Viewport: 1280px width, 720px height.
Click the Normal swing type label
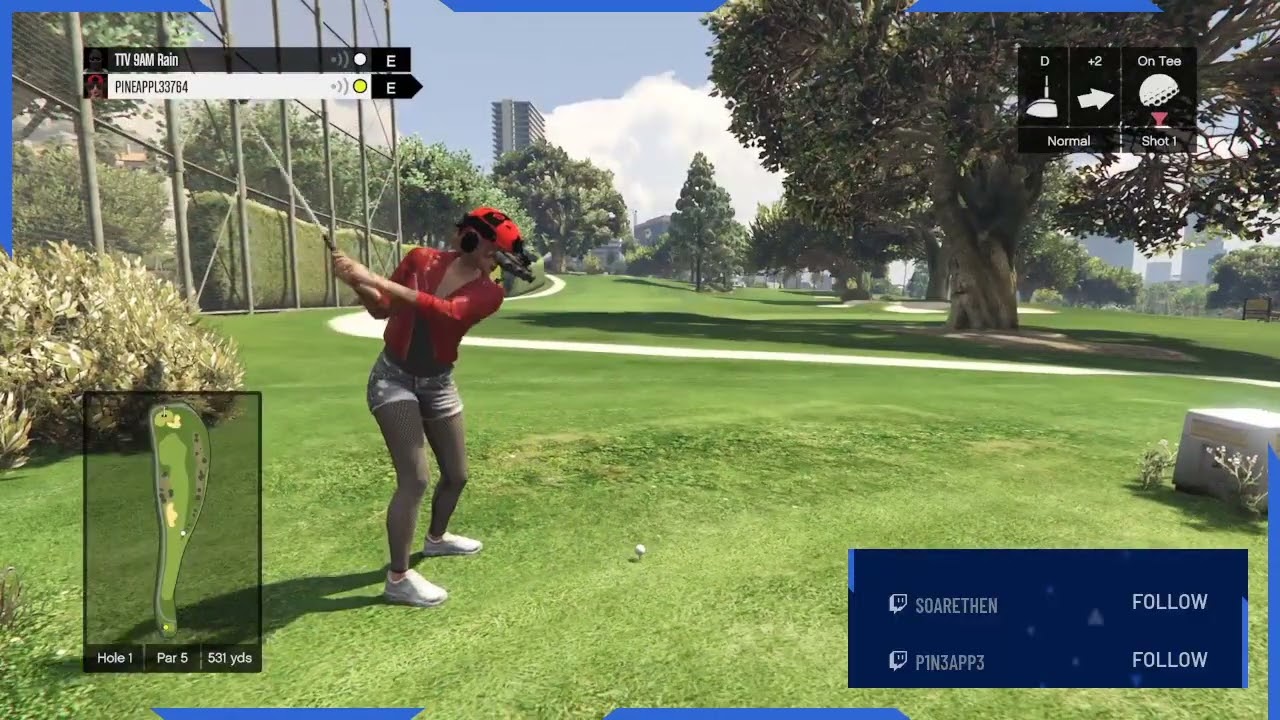coord(1068,141)
